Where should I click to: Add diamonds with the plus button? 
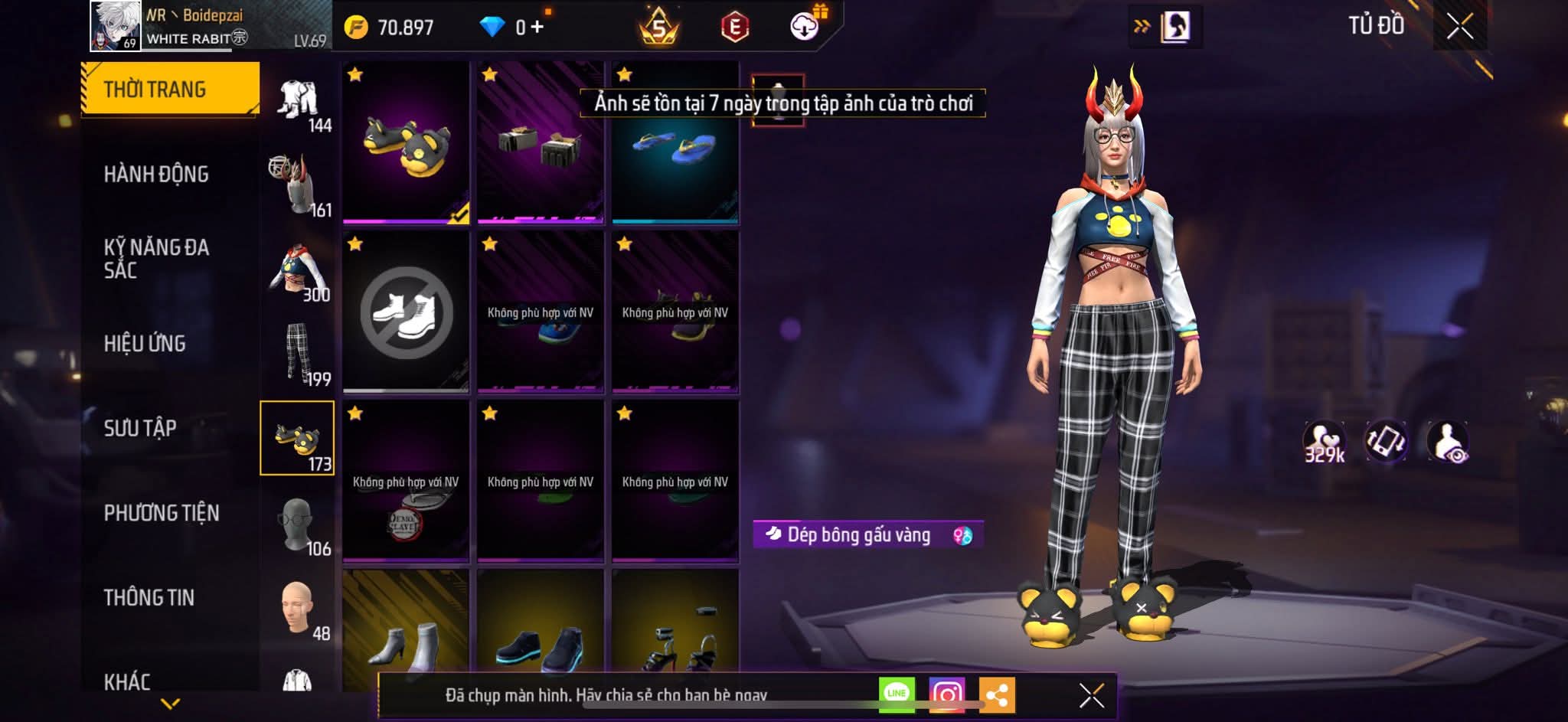click(537, 28)
